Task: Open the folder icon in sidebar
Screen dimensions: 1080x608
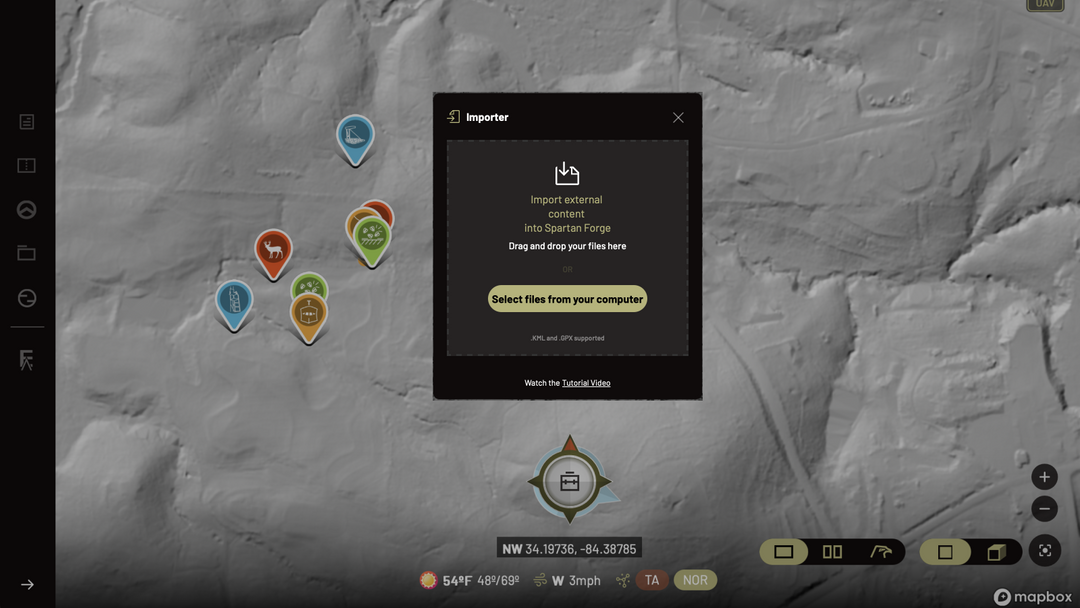Action: [27, 254]
